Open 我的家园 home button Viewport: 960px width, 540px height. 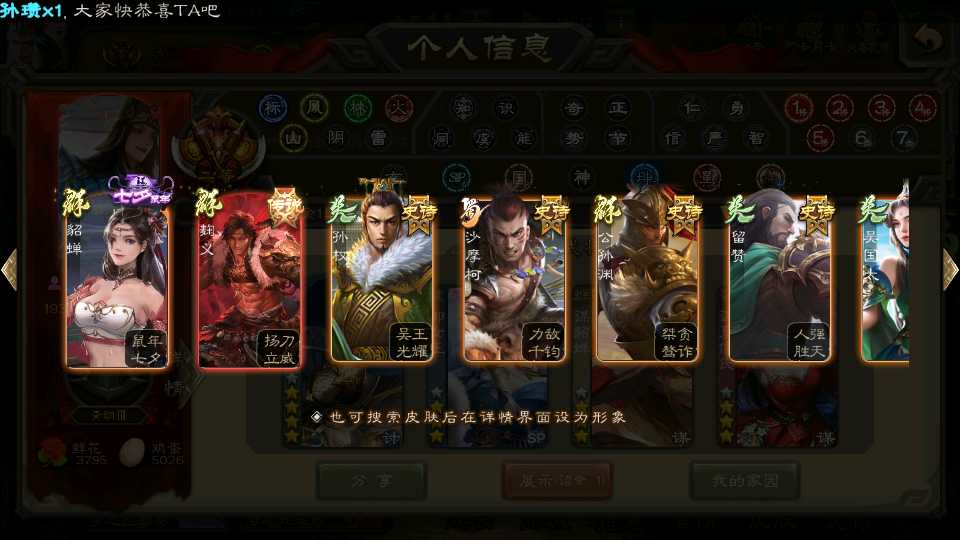click(744, 480)
